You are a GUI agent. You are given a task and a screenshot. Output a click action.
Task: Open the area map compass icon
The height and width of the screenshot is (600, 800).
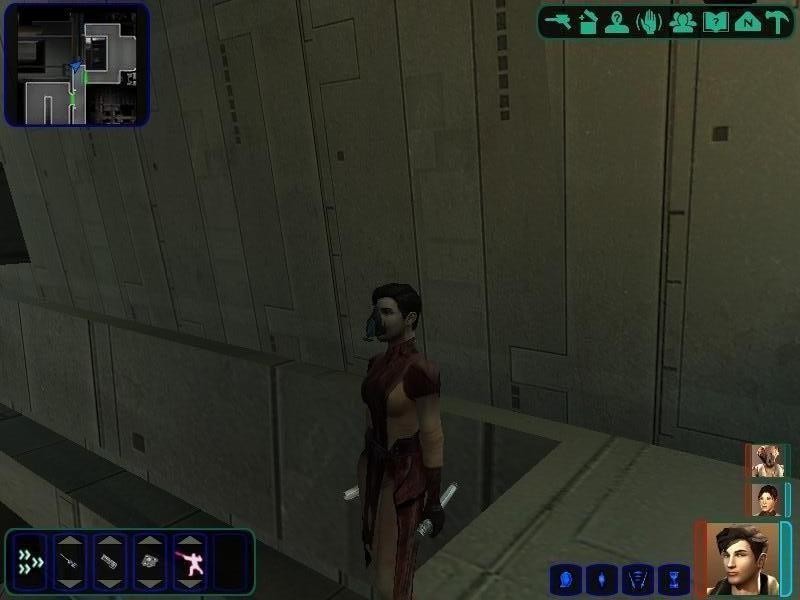(745, 22)
